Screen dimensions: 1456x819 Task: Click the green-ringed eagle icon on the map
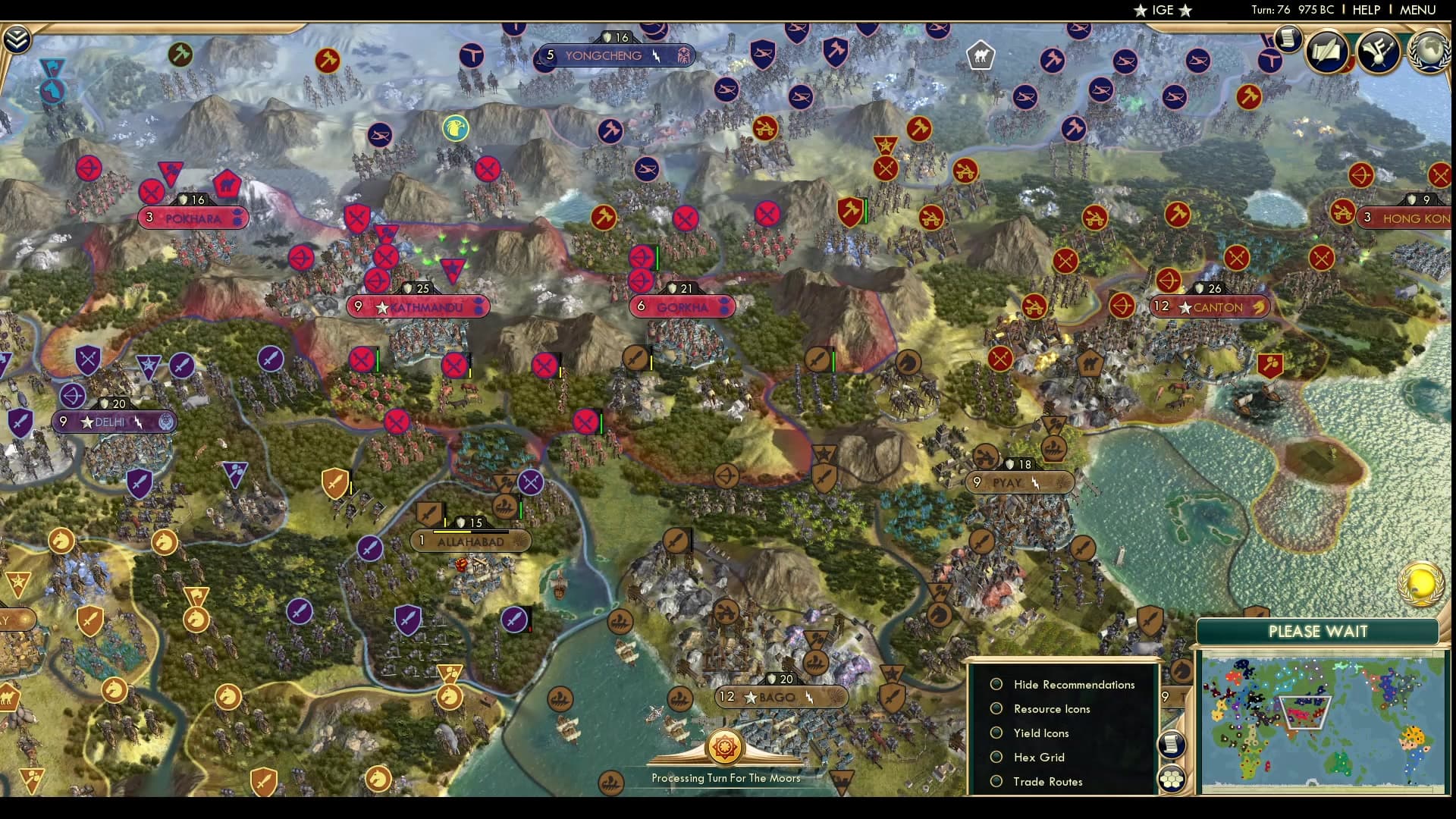pyautogui.click(x=454, y=127)
